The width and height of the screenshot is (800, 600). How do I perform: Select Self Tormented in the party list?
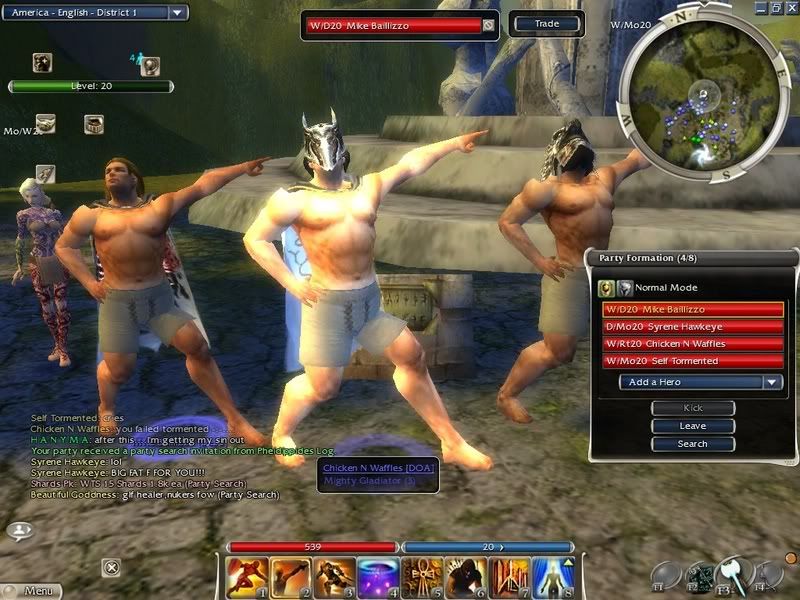click(693, 361)
